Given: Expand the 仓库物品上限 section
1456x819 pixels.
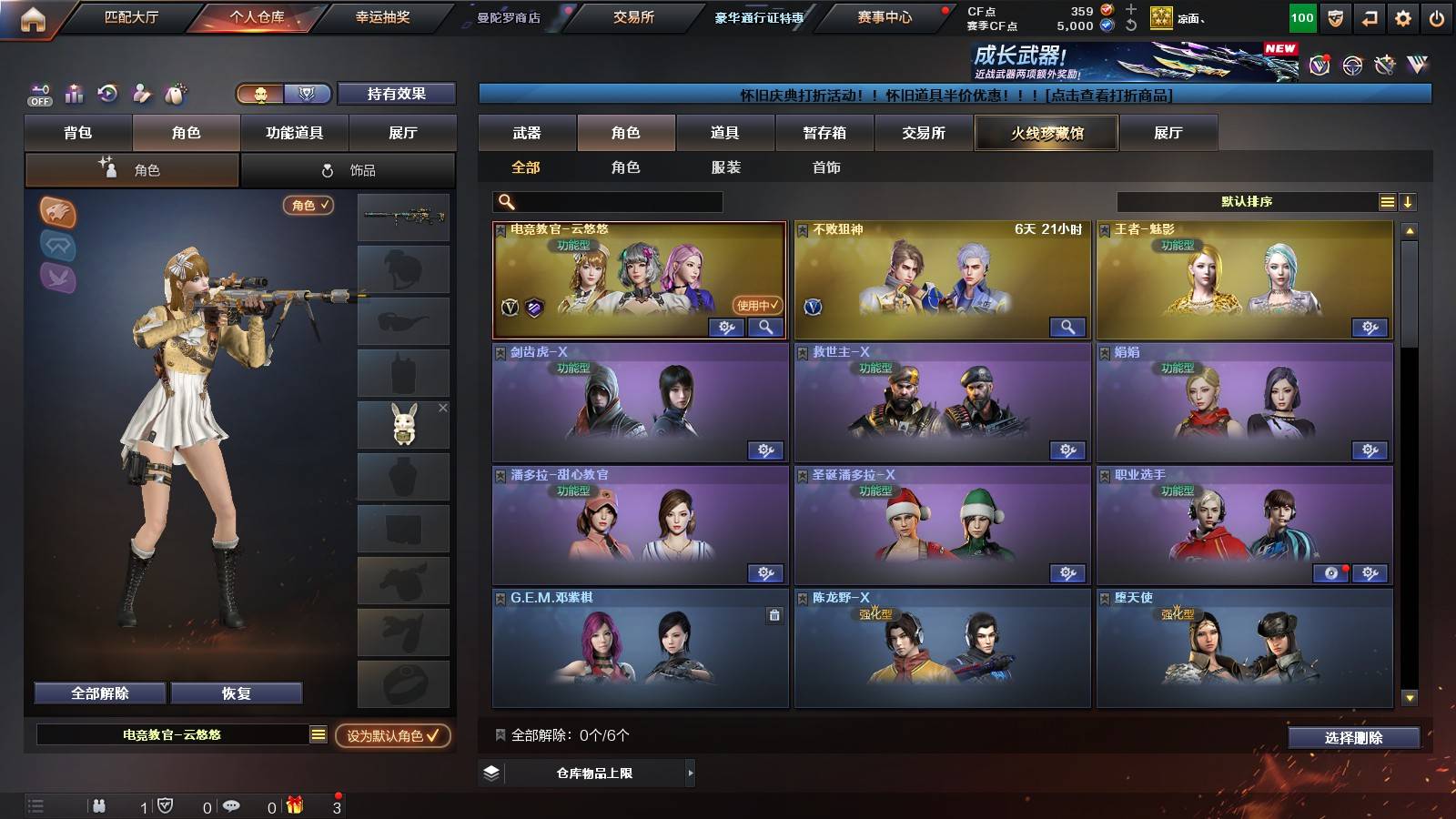Looking at the screenshot, I should (x=692, y=773).
